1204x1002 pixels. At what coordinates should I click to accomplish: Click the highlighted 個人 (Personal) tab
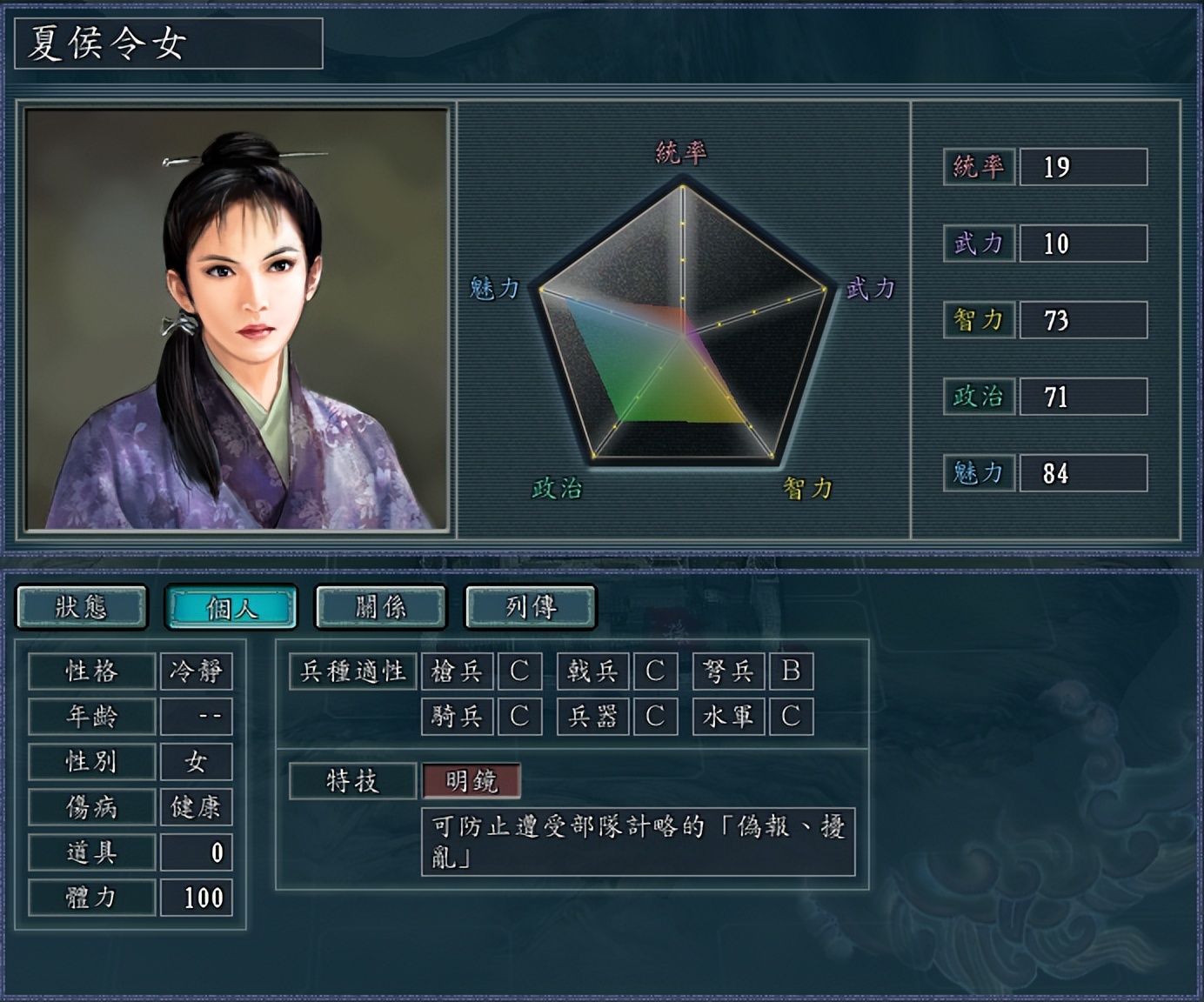click(231, 606)
